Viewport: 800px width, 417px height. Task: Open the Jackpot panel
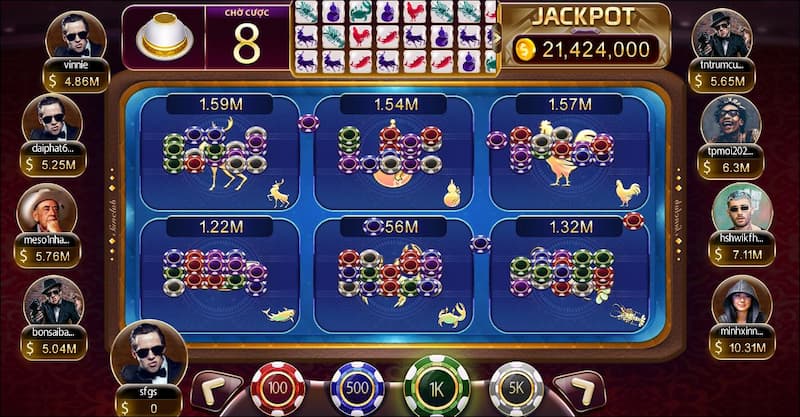coord(585,36)
